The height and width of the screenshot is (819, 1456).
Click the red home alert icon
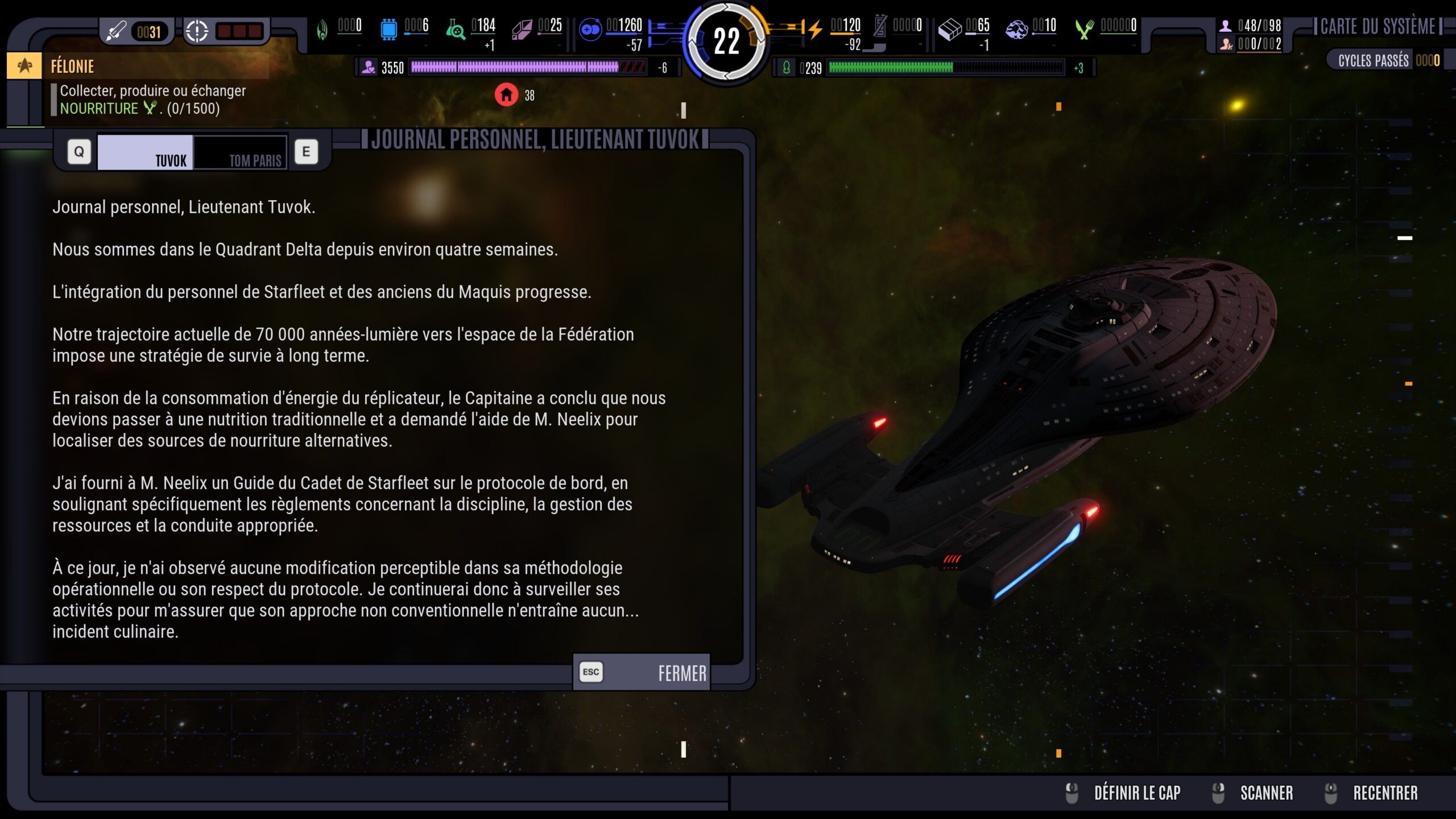point(506,95)
